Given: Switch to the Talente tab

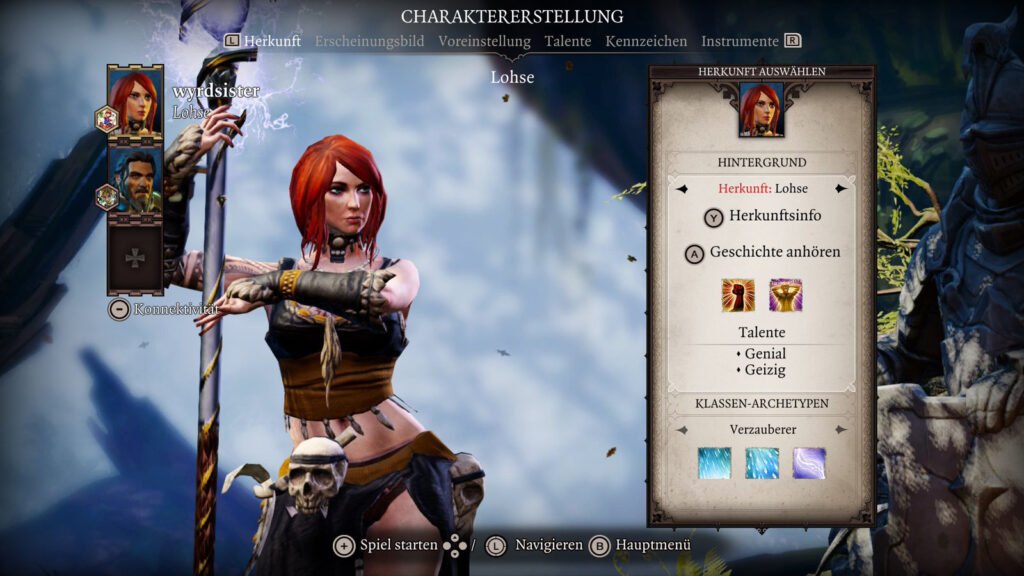Looking at the screenshot, I should click(x=568, y=41).
